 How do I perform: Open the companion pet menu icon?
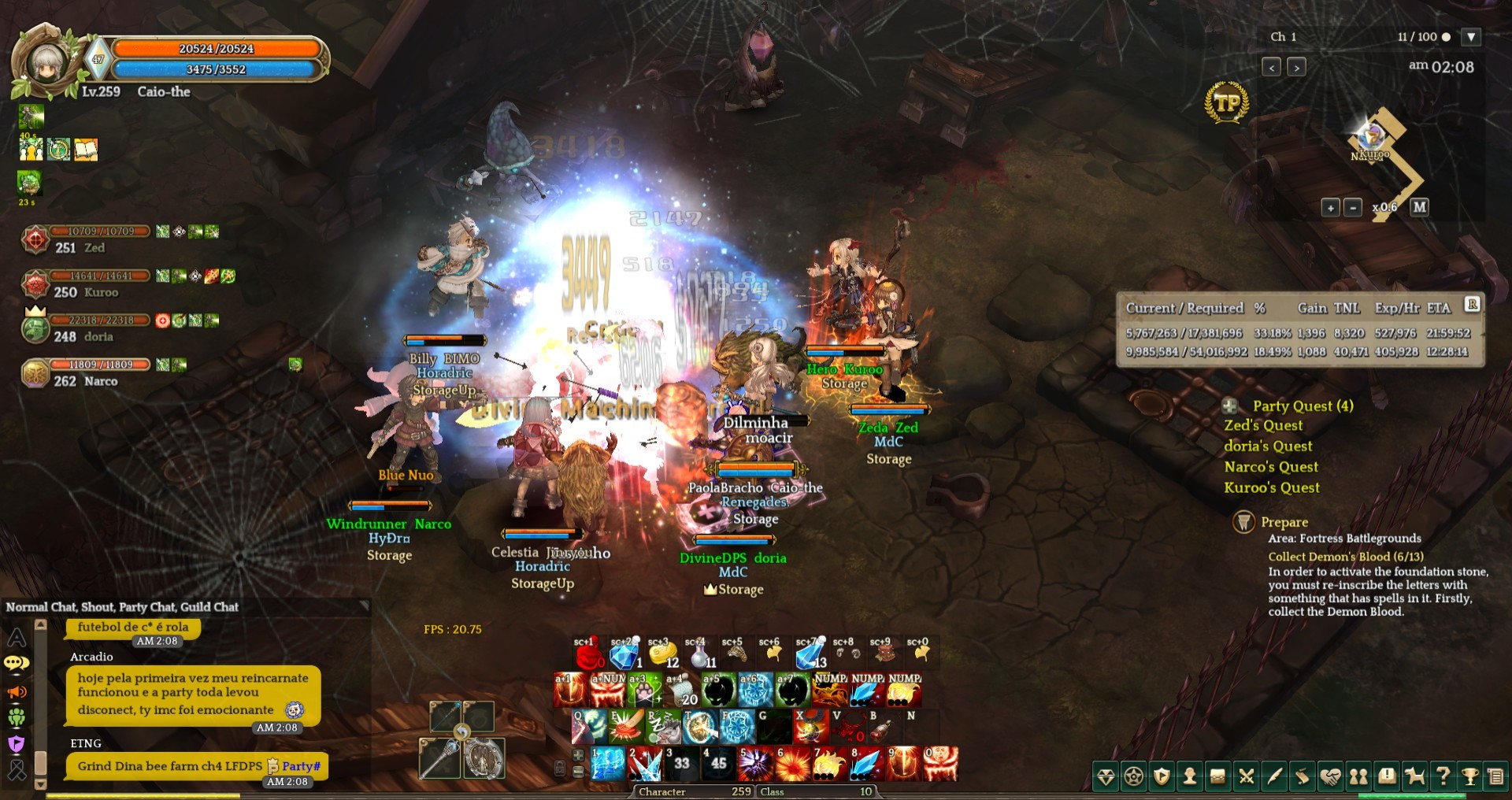coord(1415,777)
